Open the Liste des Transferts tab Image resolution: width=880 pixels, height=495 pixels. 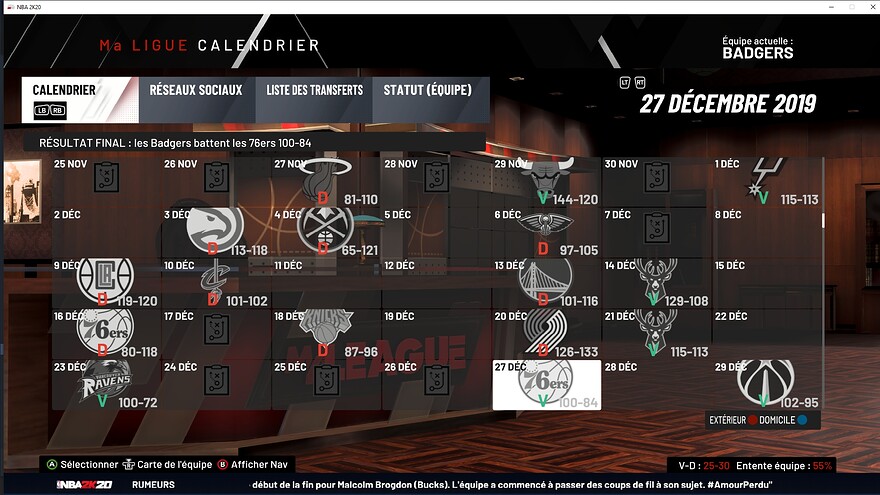click(x=314, y=90)
